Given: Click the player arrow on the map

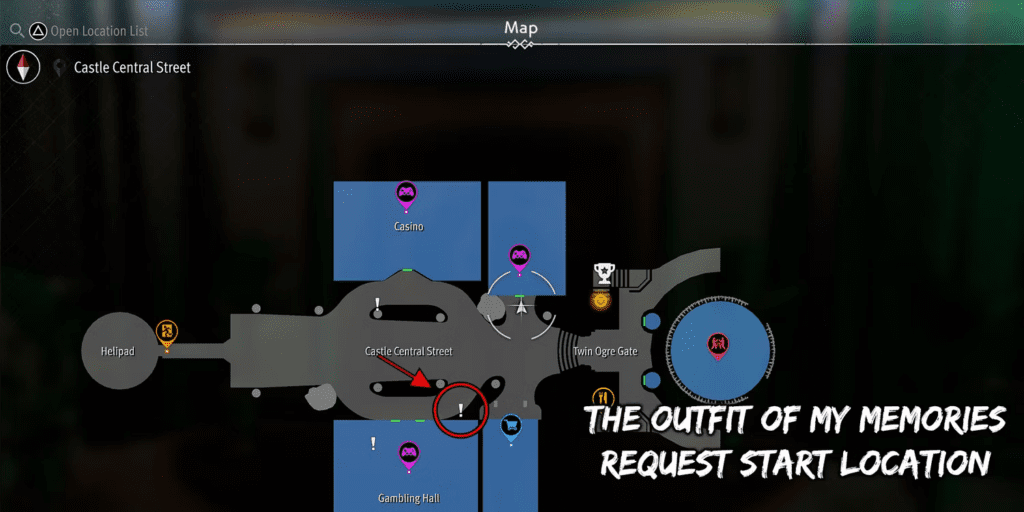Looking at the screenshot, I should point(520,308).
